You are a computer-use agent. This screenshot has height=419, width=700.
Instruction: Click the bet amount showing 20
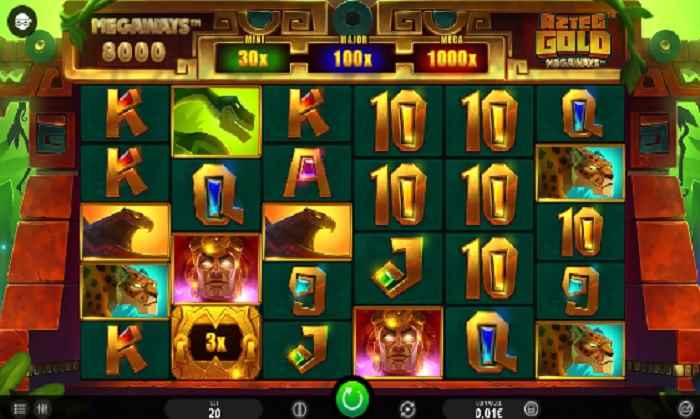click(214, 409)
